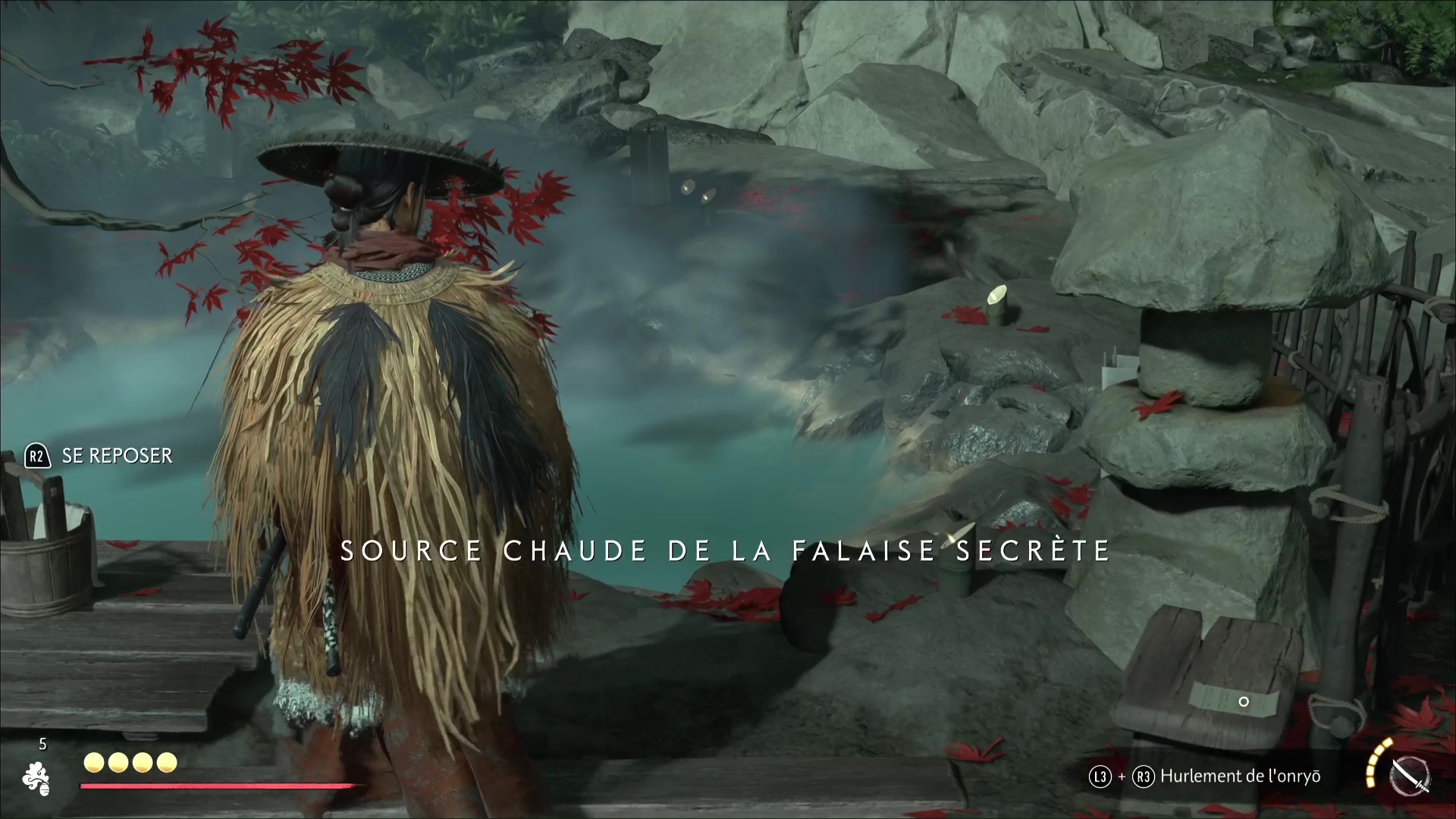
Task: Select the 'Source chaude de la falaise secrète' title
Action: click(x=725, y=551)
